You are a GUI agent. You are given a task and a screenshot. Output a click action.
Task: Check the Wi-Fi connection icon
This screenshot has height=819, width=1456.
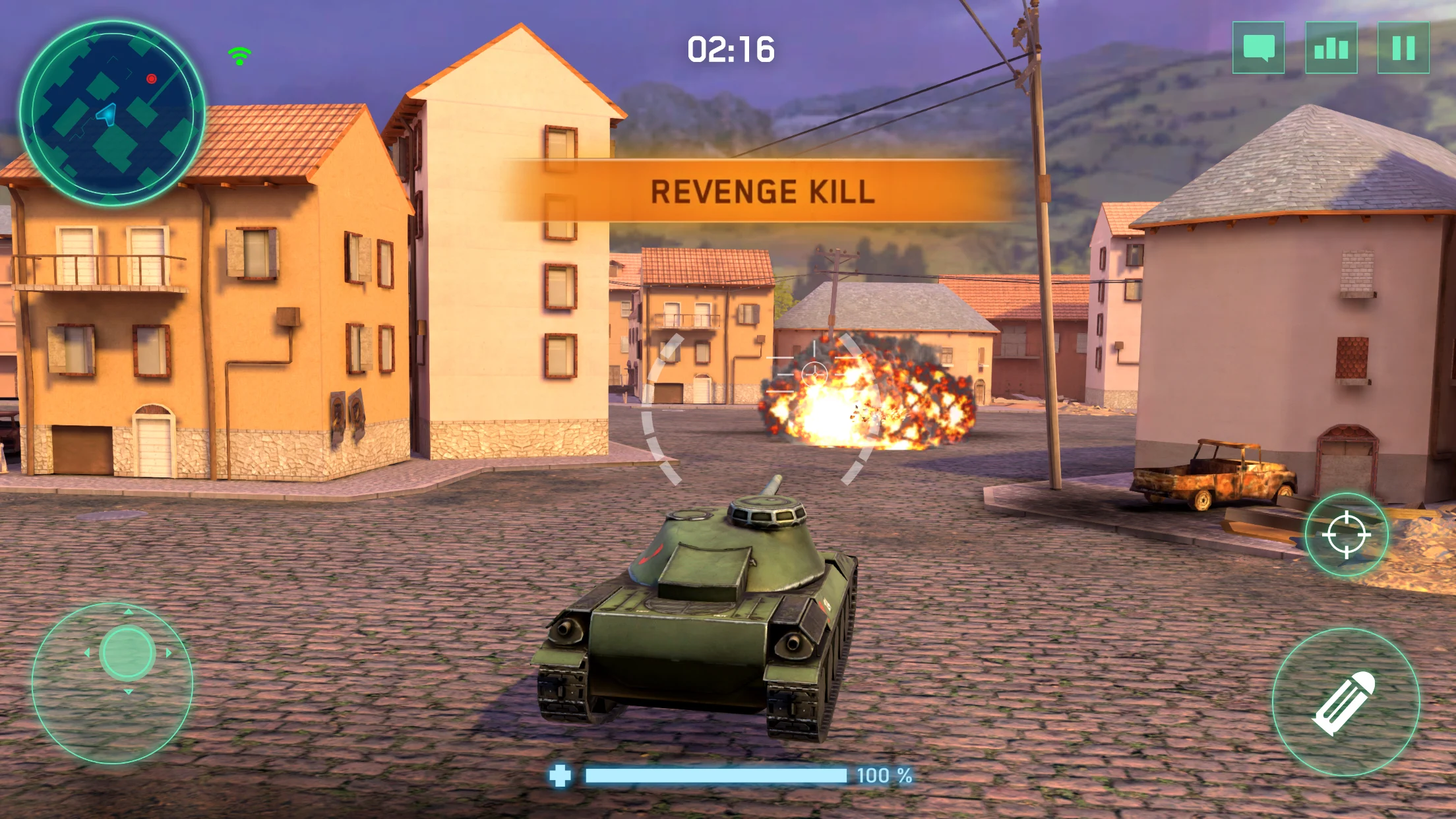click(238, 55)
